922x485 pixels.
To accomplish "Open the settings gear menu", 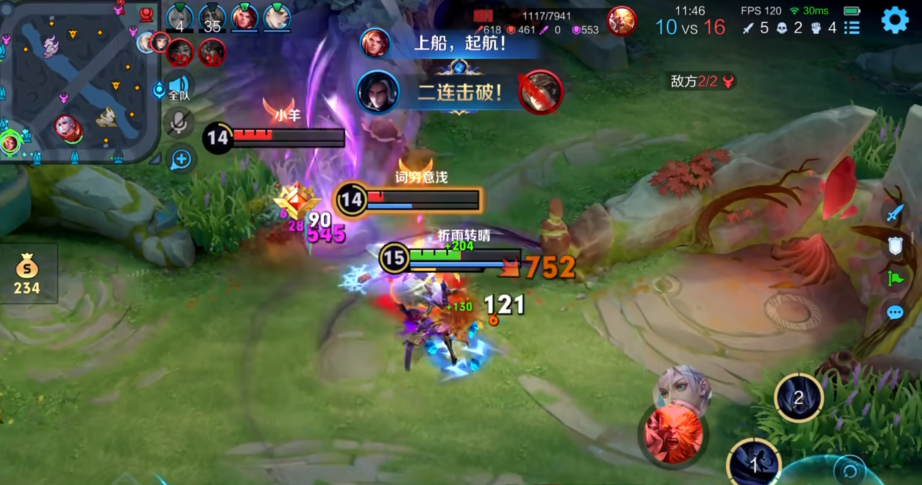I will click(894, 20).
